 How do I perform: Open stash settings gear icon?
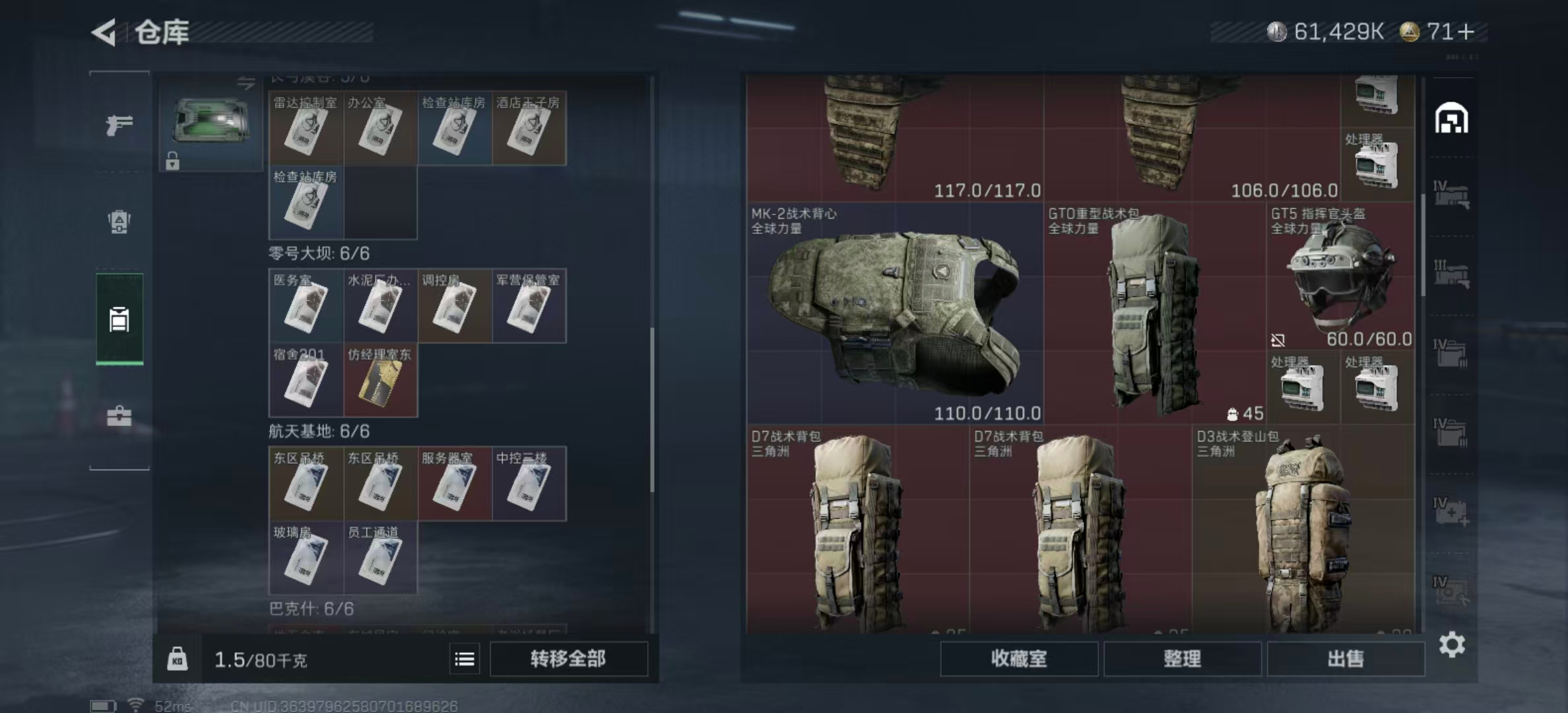click(1452, 644)
